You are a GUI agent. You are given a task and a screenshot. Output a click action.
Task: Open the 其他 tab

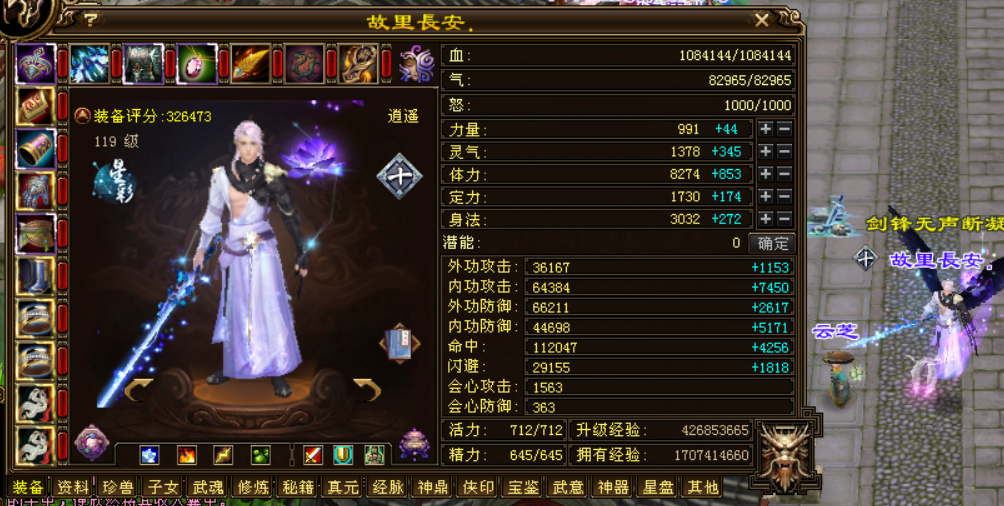click(x=702, y=487)
